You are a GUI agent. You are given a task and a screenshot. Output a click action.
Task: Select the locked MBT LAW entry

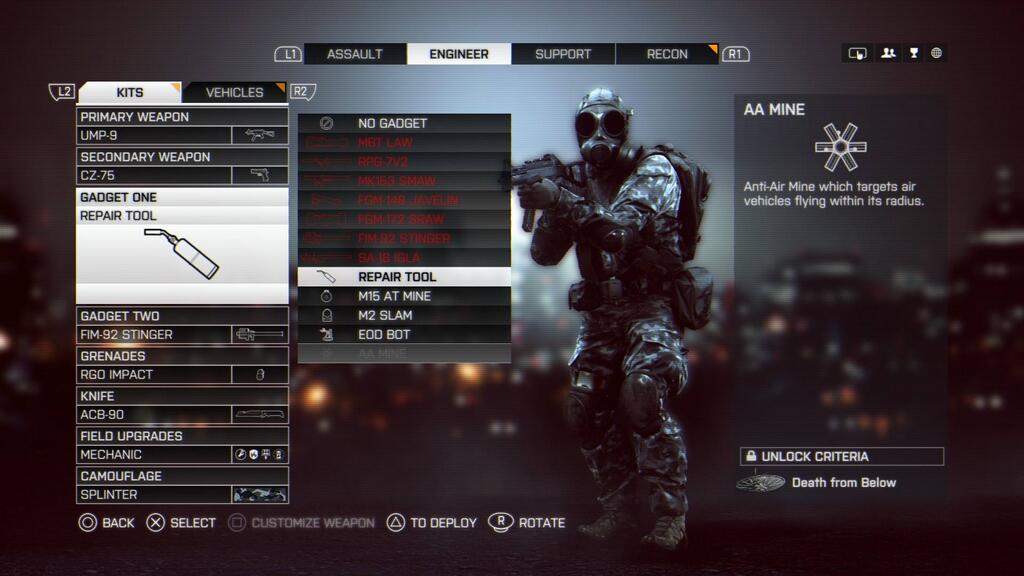click(404, 143)
